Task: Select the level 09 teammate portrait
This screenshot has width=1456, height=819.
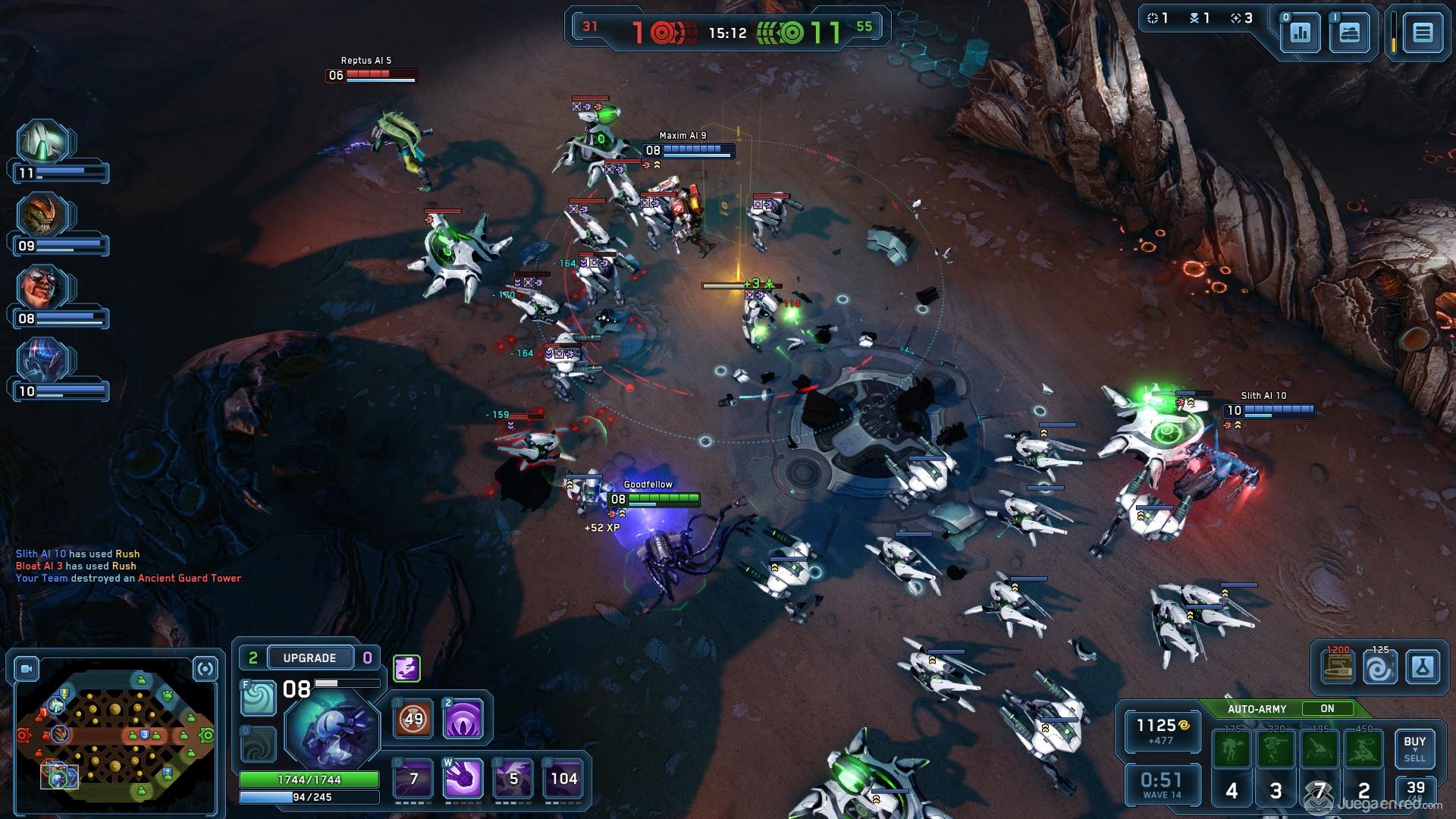Action: coord(44,215)
